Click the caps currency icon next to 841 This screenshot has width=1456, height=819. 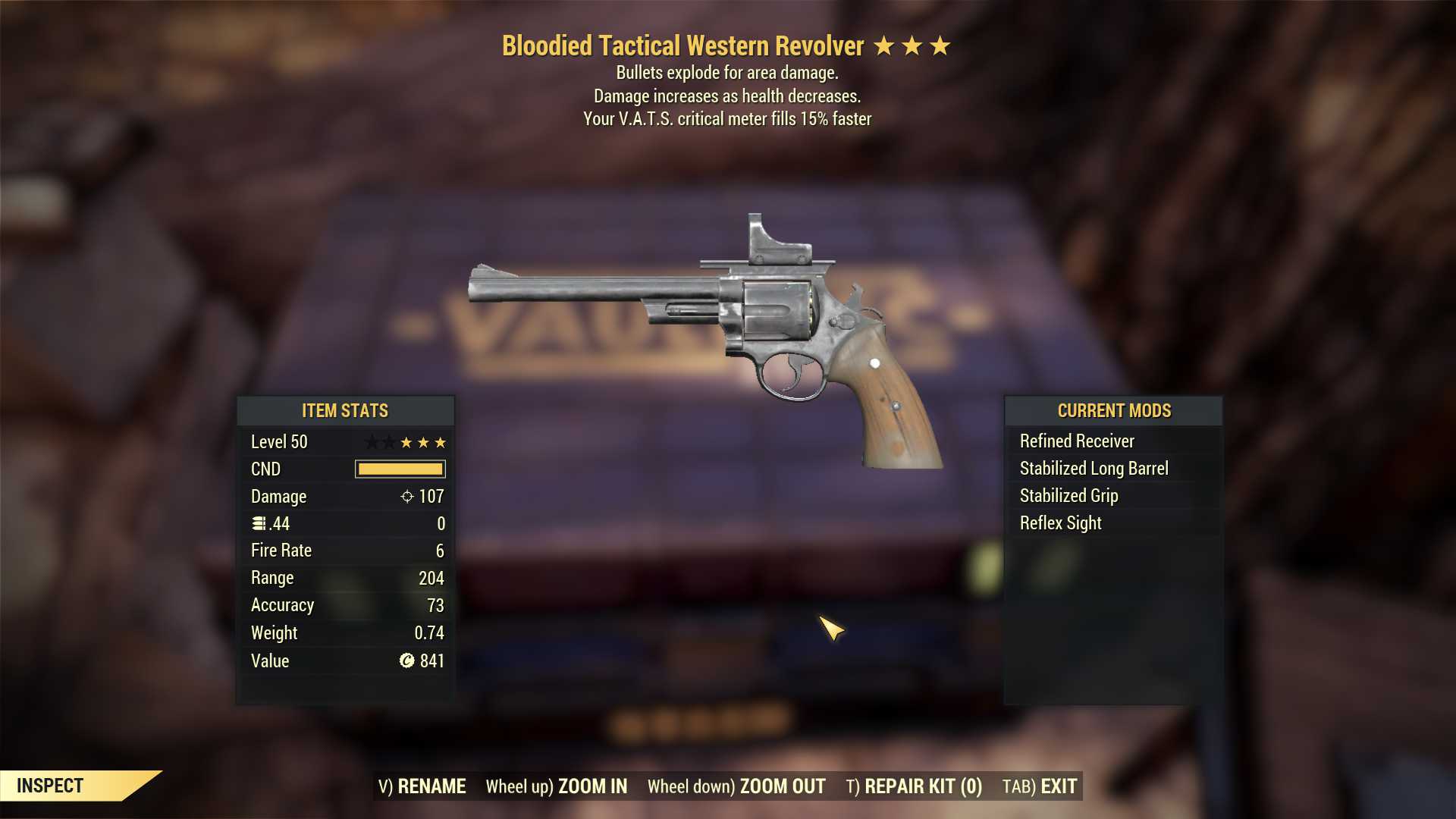(x=406, y=661)
